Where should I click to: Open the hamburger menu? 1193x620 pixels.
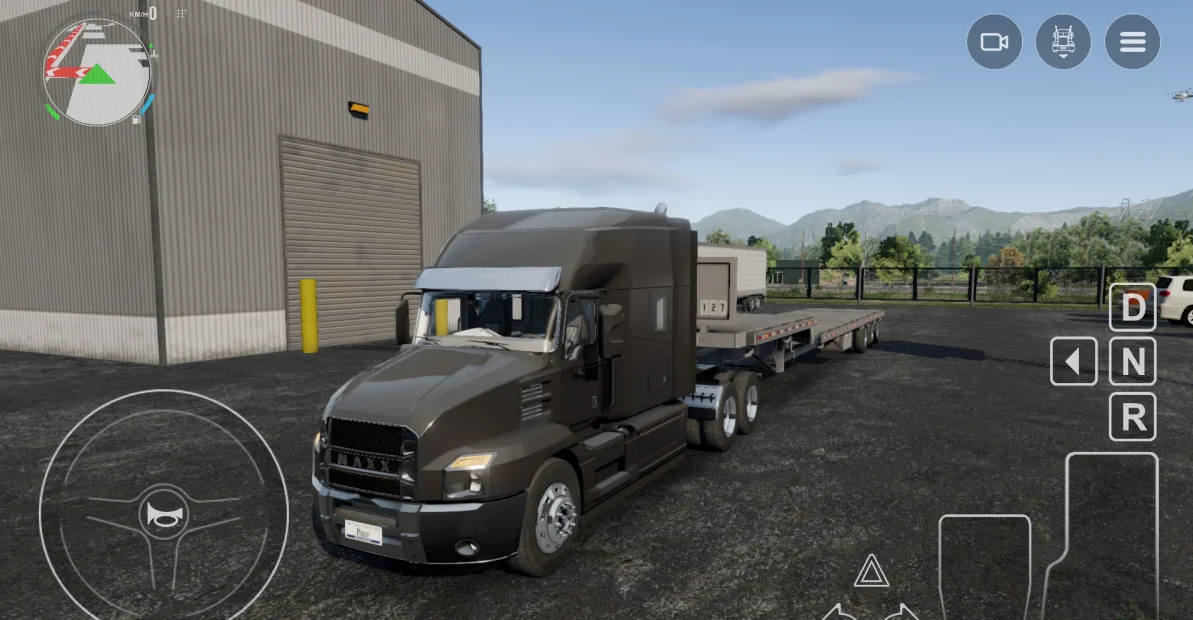pos(1132,42)
